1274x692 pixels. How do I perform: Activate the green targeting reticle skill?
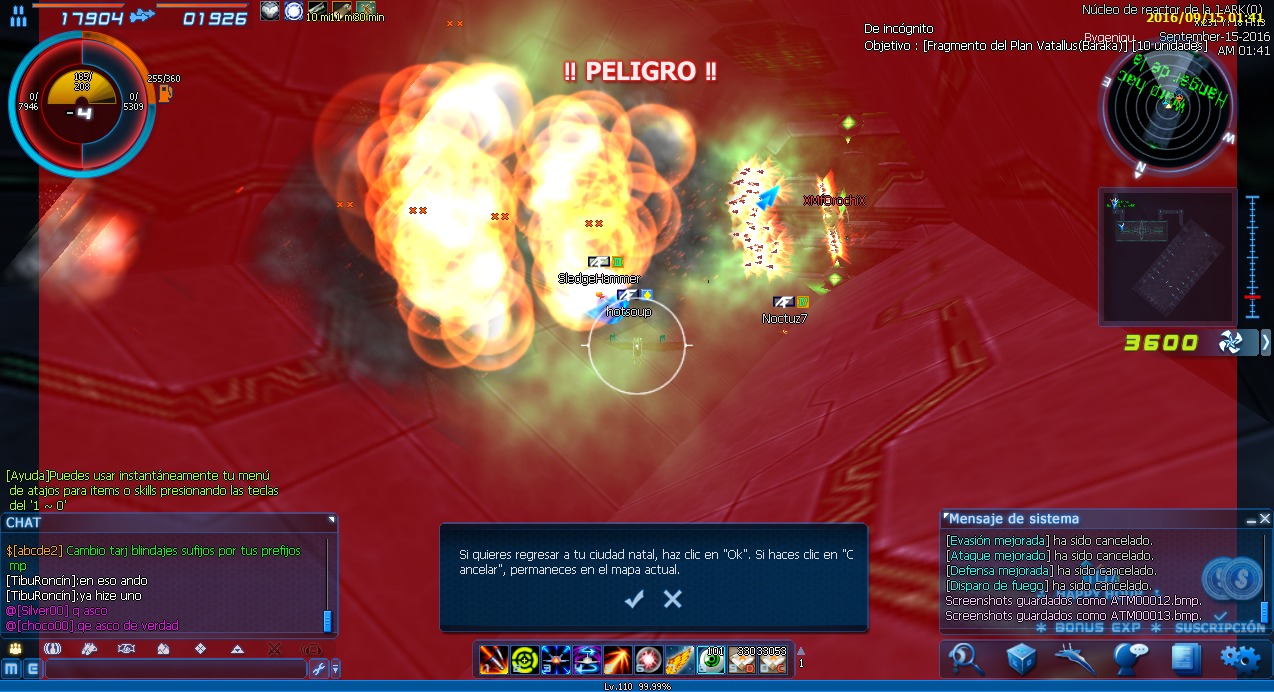(524, 659)
